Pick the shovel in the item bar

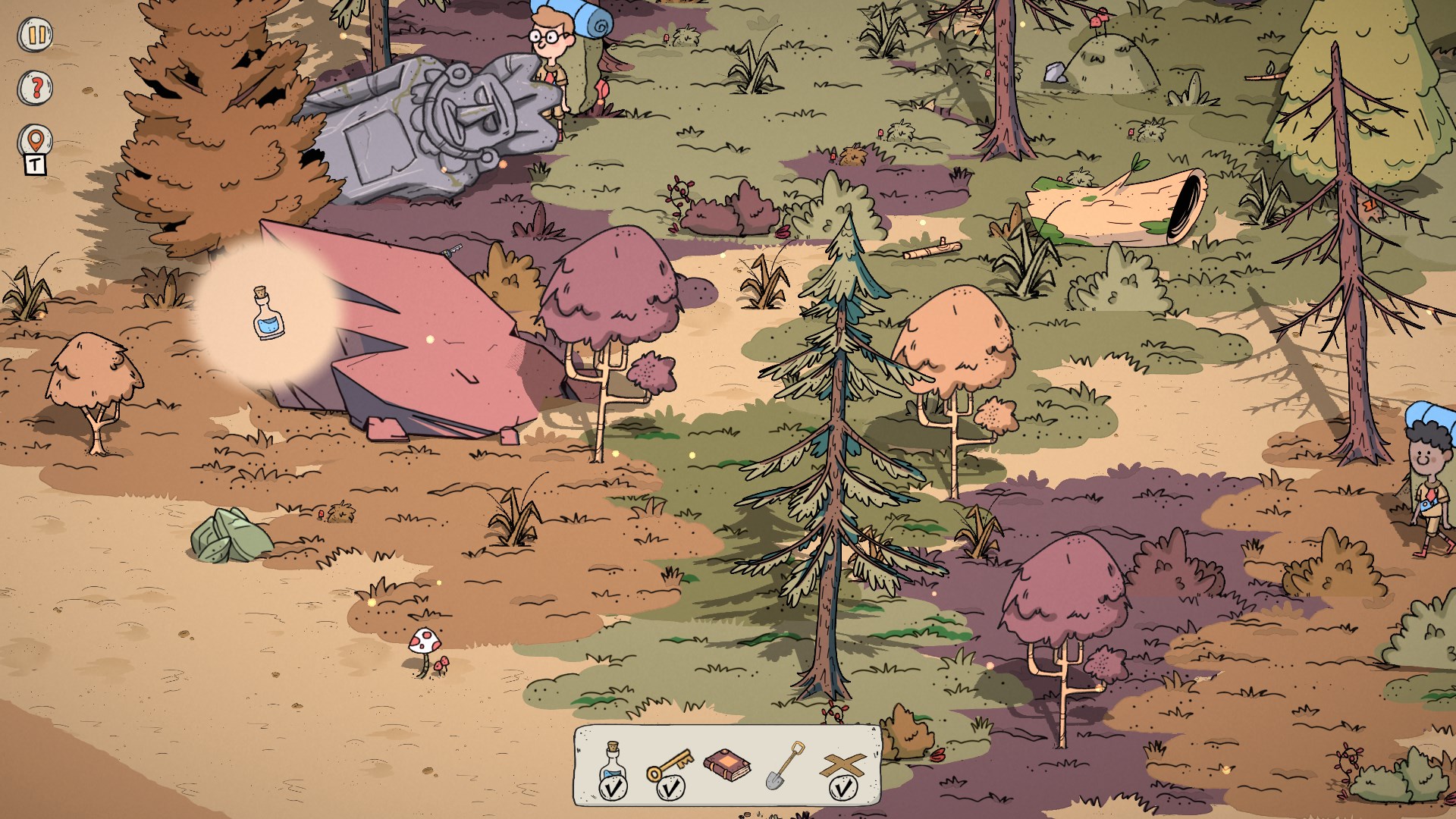tap(785, 764)
